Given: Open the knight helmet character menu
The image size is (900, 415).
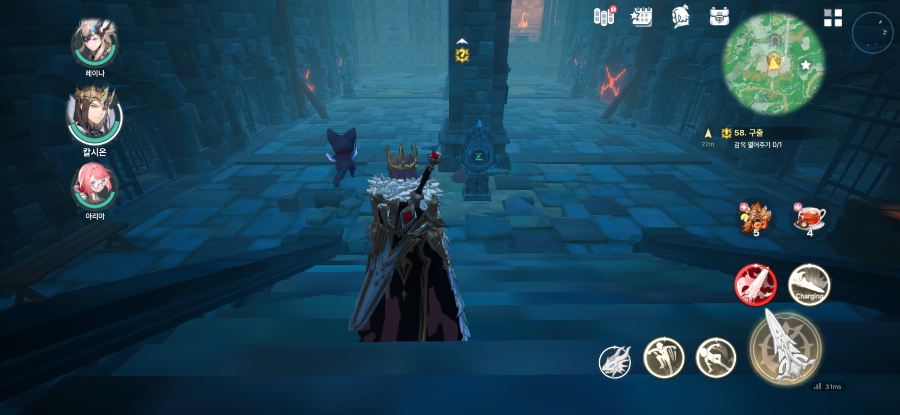Looking at the screenshot, I should [x=680, y=17].
